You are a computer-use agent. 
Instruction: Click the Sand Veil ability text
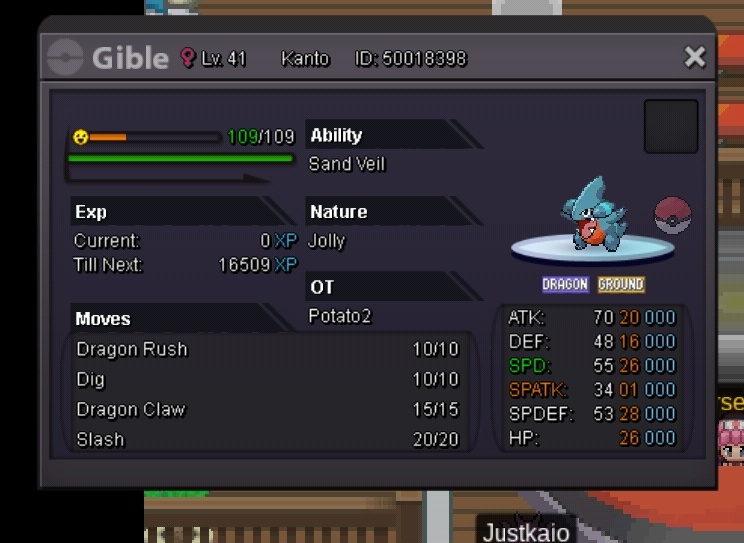347,164
